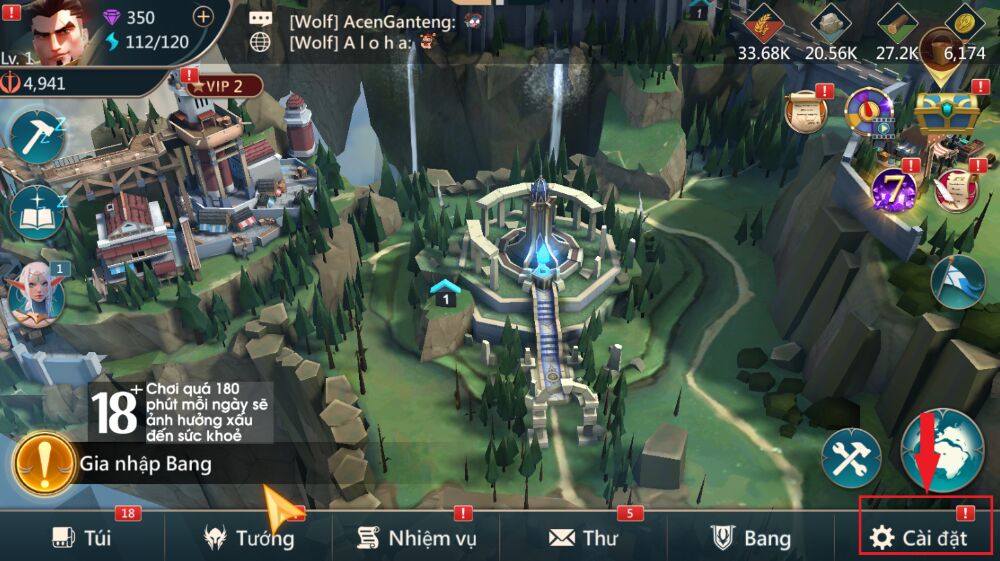Add gems with the plus button

[202, 17]
